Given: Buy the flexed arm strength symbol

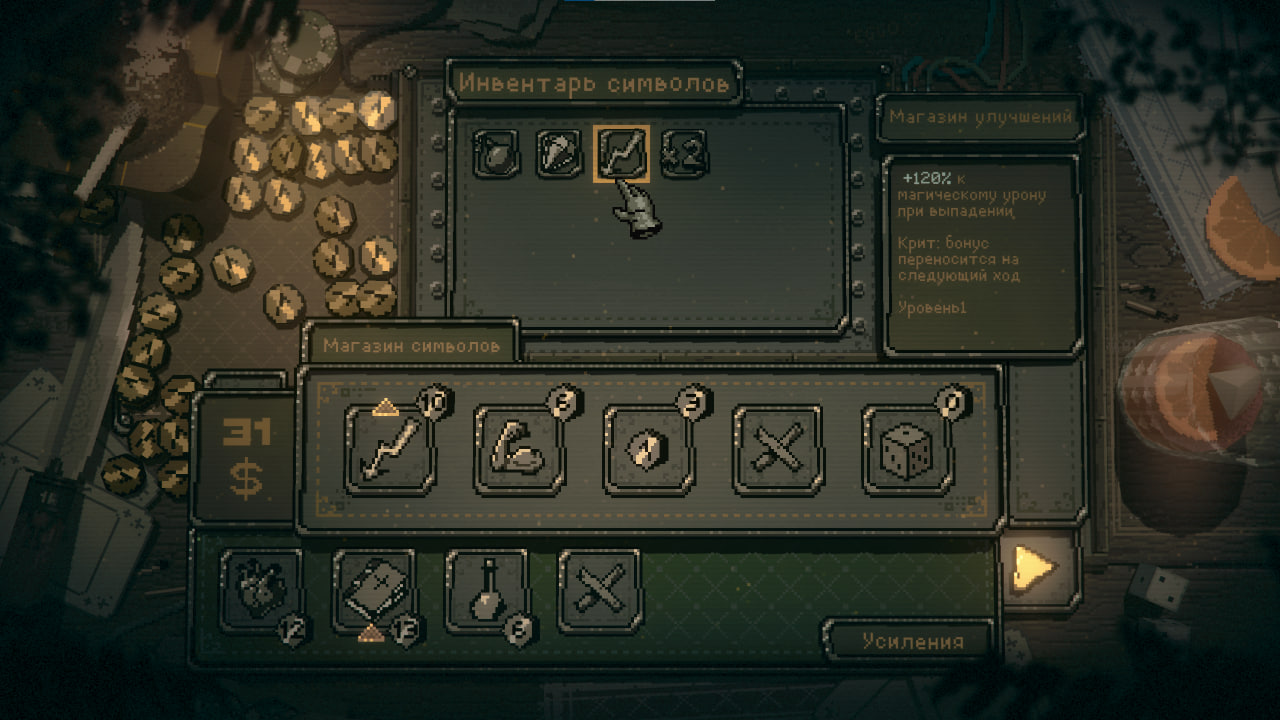Looking at the screenshot, I should coord(520,450).
